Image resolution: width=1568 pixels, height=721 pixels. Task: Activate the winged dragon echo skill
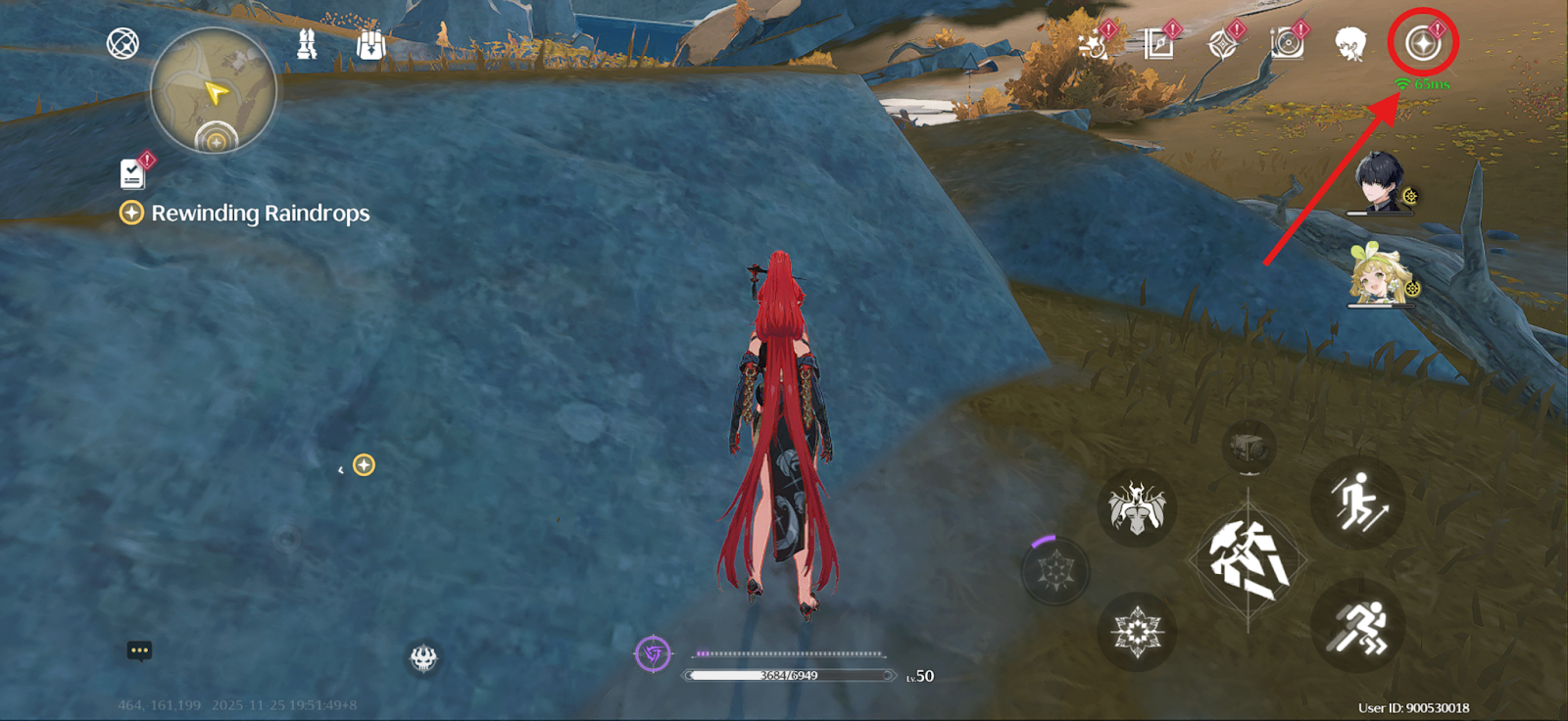[x=1137, y=507]
